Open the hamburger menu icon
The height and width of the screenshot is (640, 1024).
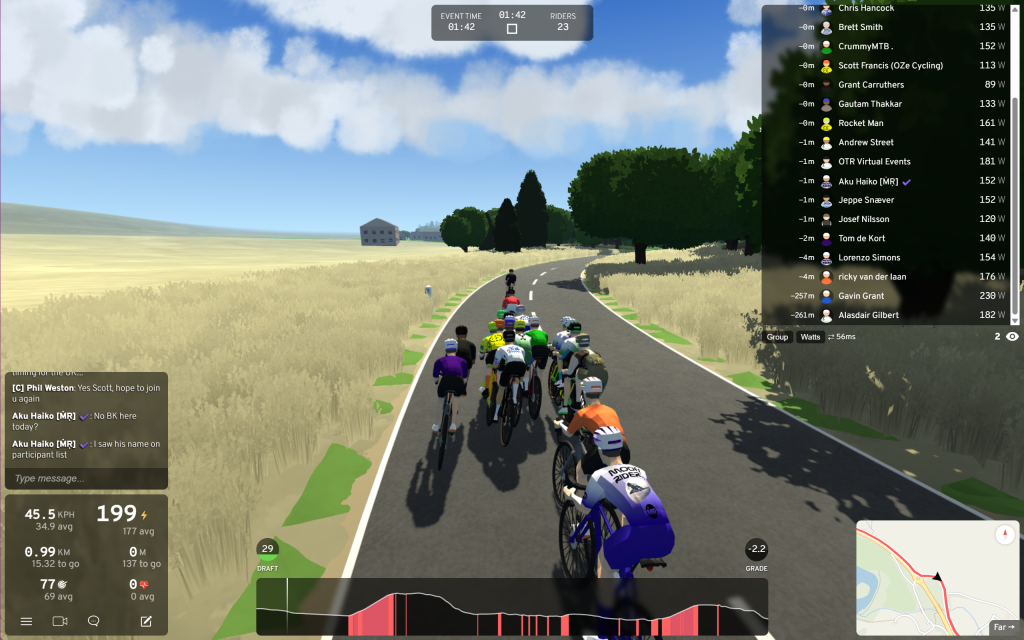(26, 621)
